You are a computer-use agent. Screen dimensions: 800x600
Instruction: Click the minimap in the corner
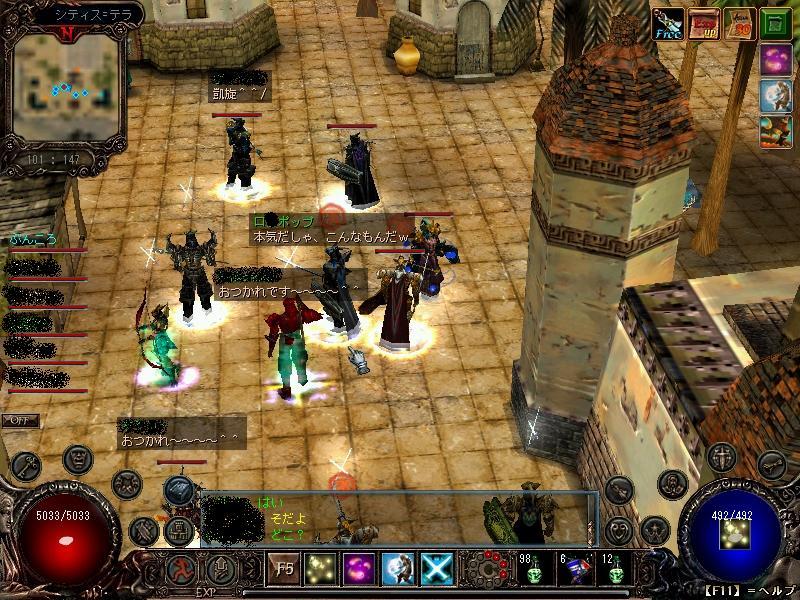pos(66,90)
